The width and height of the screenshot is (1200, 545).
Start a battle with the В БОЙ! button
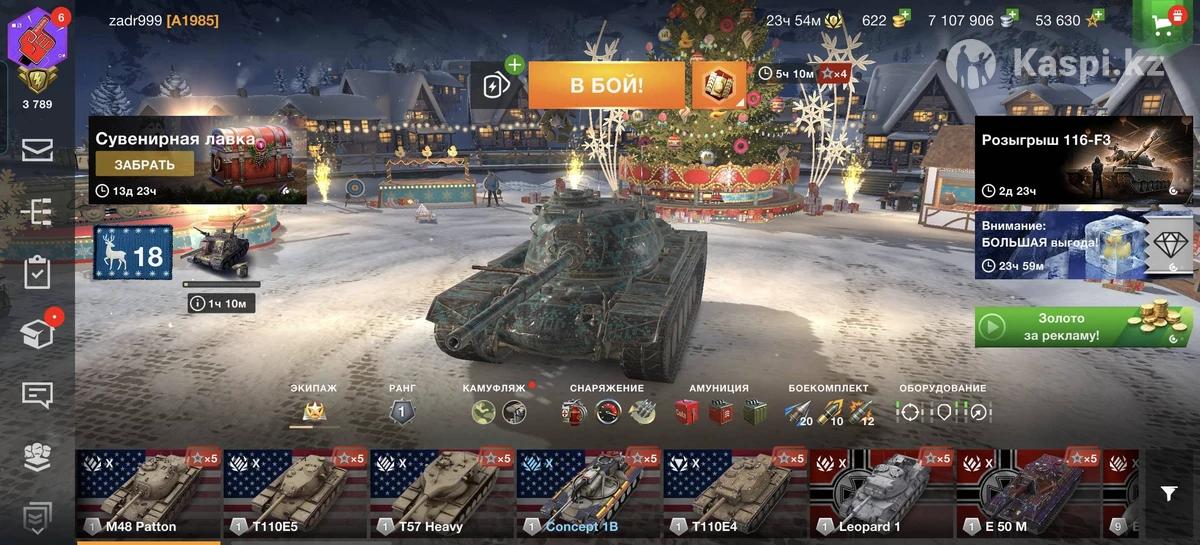click(x=606, y=85)
